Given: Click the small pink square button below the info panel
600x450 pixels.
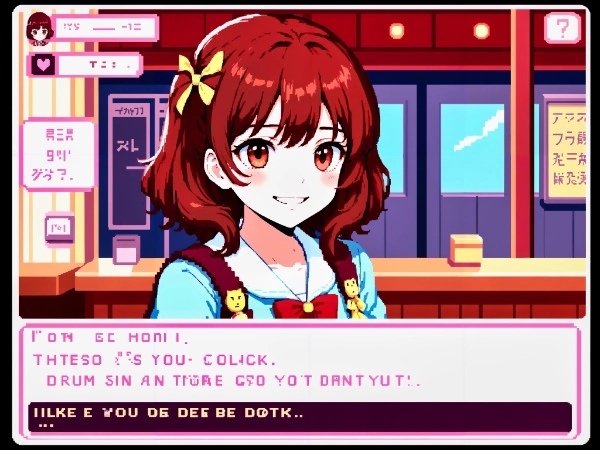Looking at the screenshot, I should point(58,227).
